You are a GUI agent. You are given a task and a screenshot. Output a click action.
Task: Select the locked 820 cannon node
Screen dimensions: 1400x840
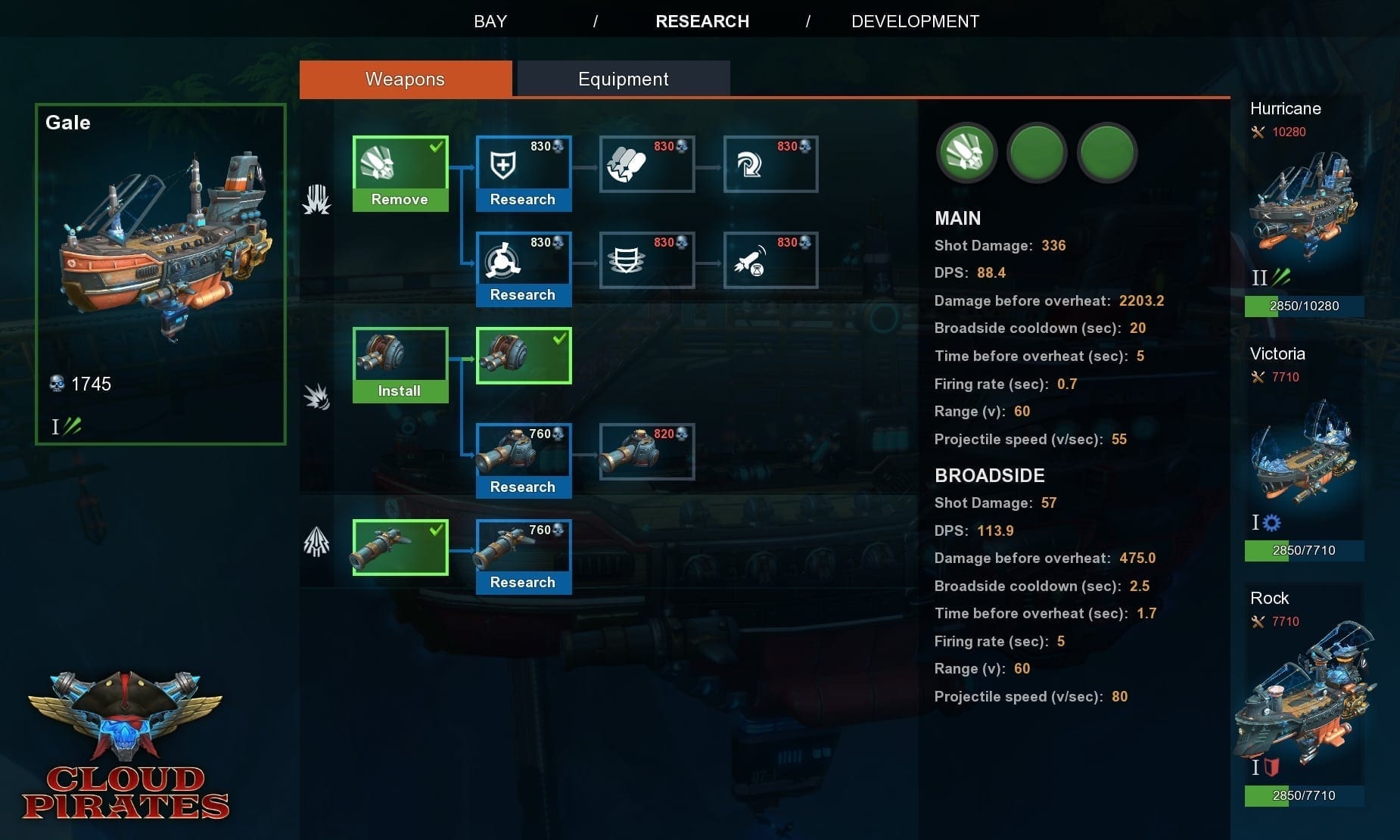pyautogui.click(x=646, y=452)
